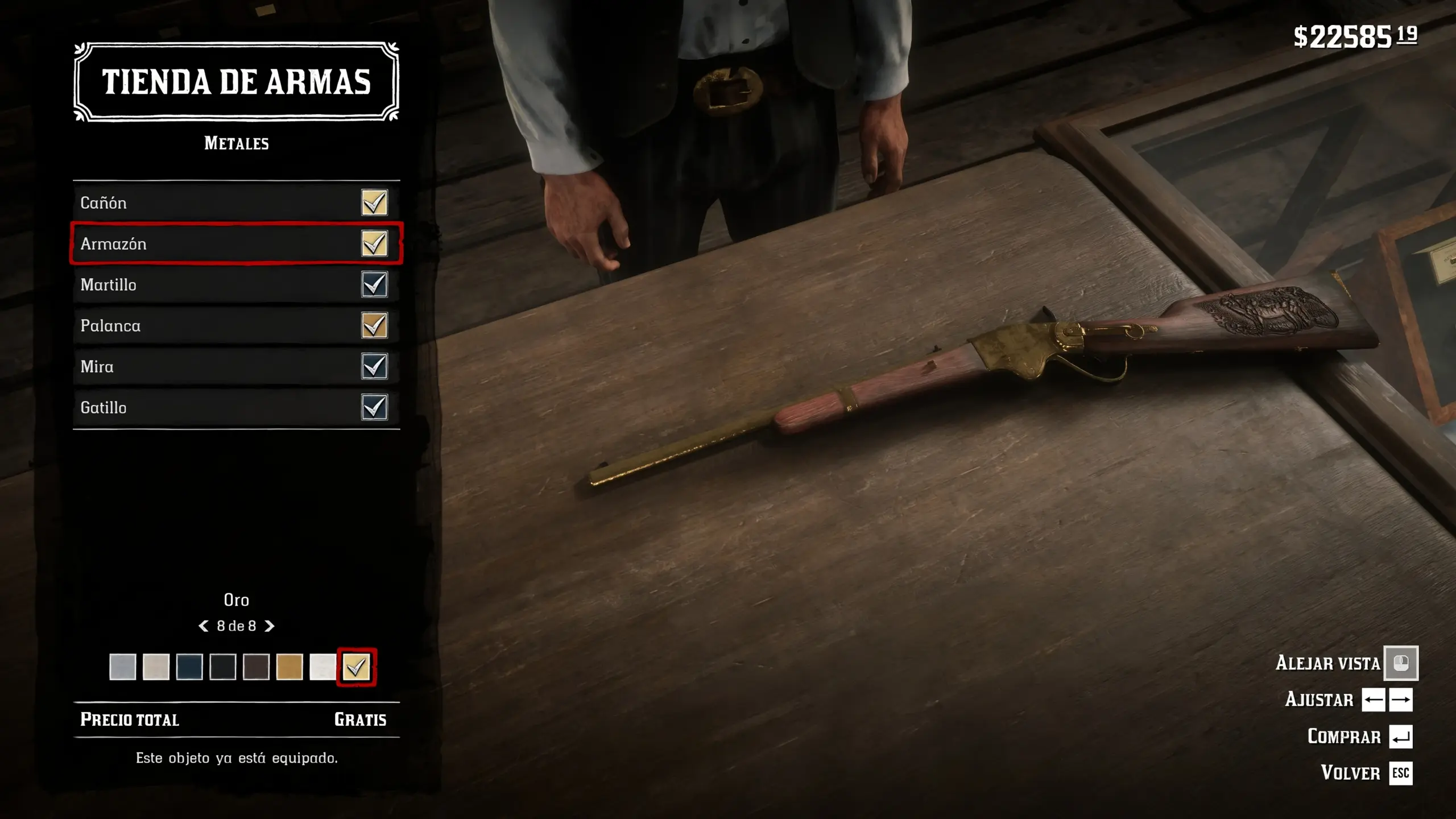This screenshot has width=1456, height=819.
Task: Advance to the next metal with right arrow
Action: pyautogui.click(x=270, y=626)
